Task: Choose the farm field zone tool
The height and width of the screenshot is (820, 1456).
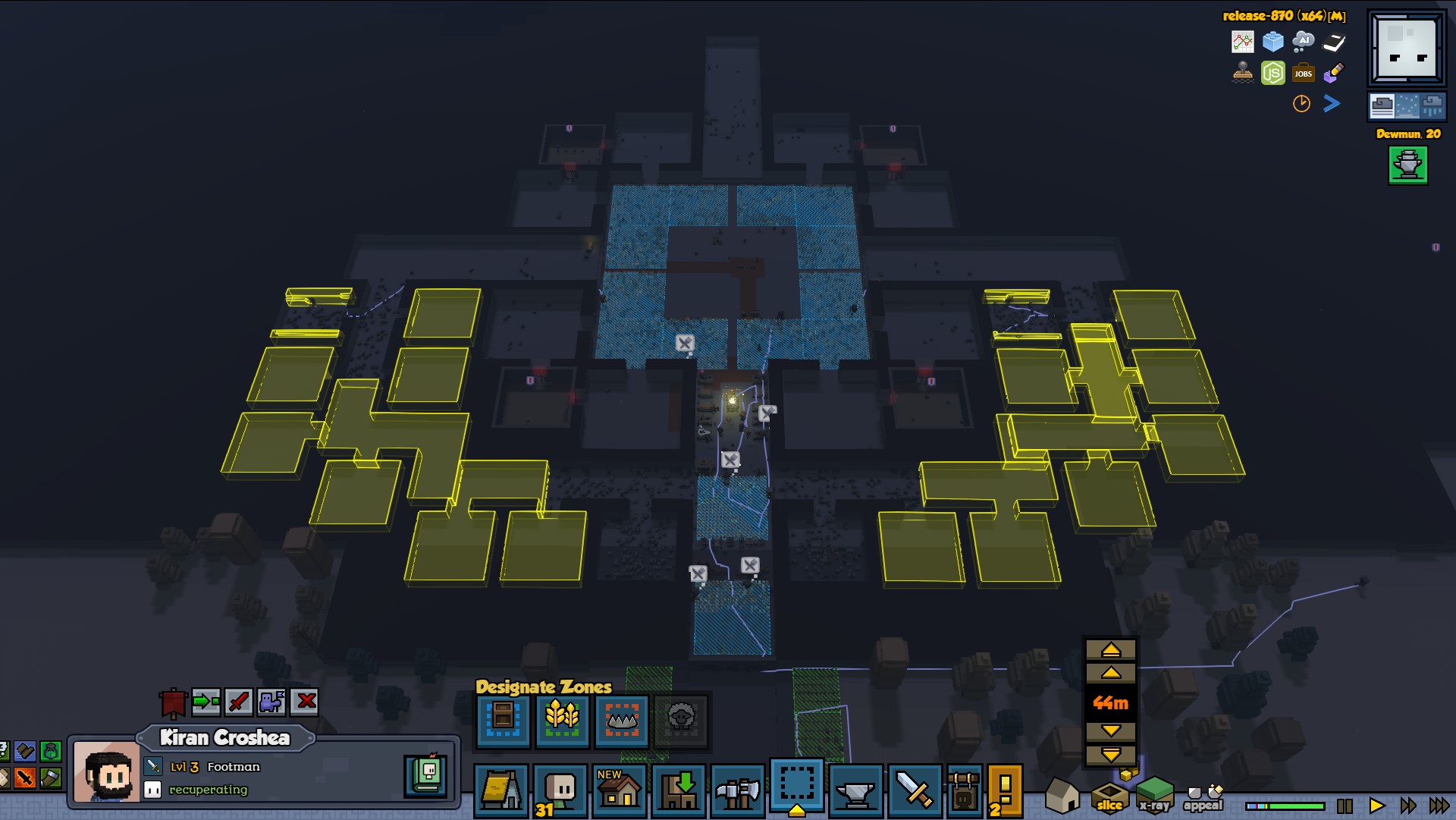Action: tap(562, 719)
